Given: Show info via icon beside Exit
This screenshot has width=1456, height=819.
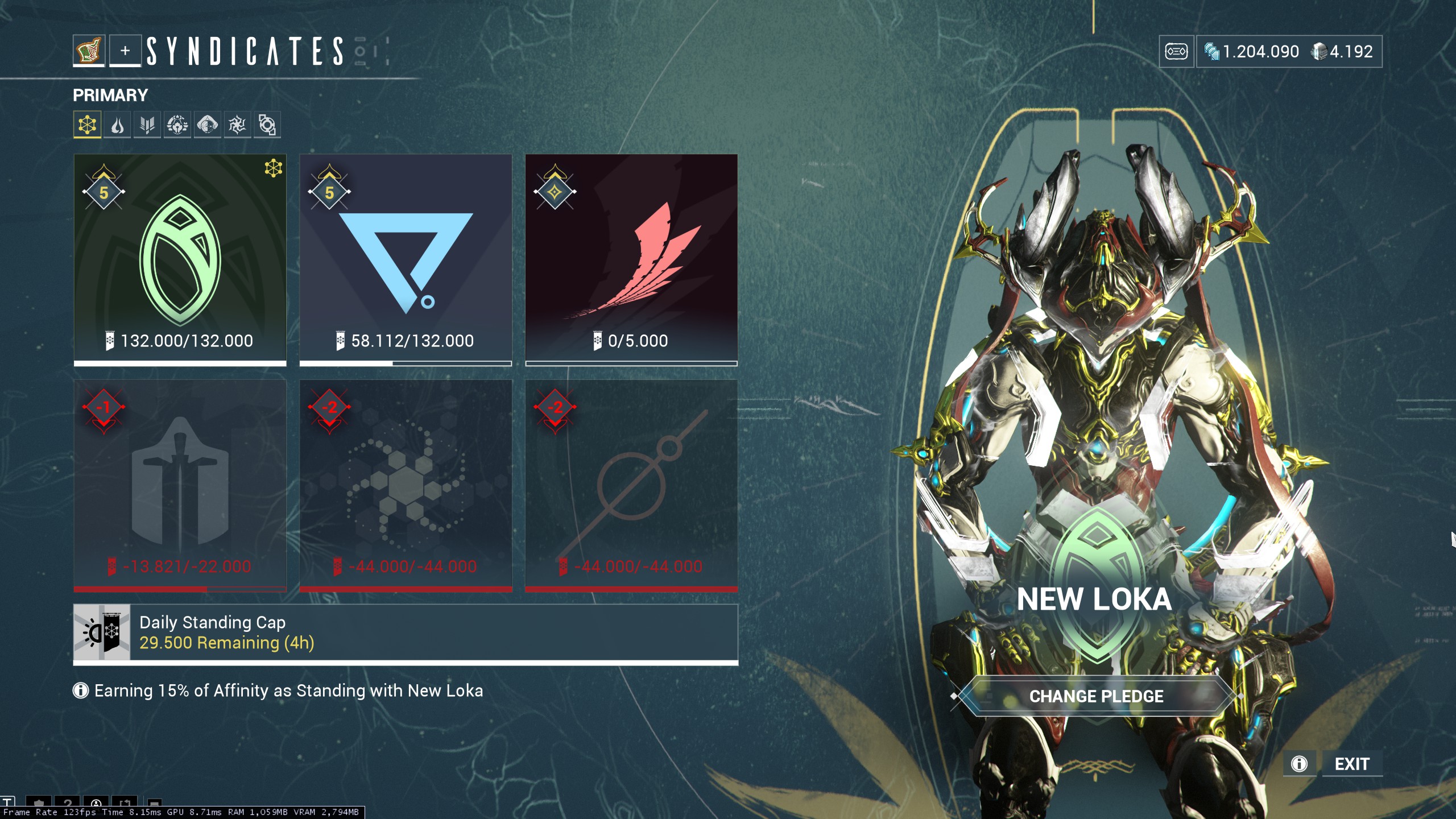Looking at the screenshot, I should (x=1300, y=764).
